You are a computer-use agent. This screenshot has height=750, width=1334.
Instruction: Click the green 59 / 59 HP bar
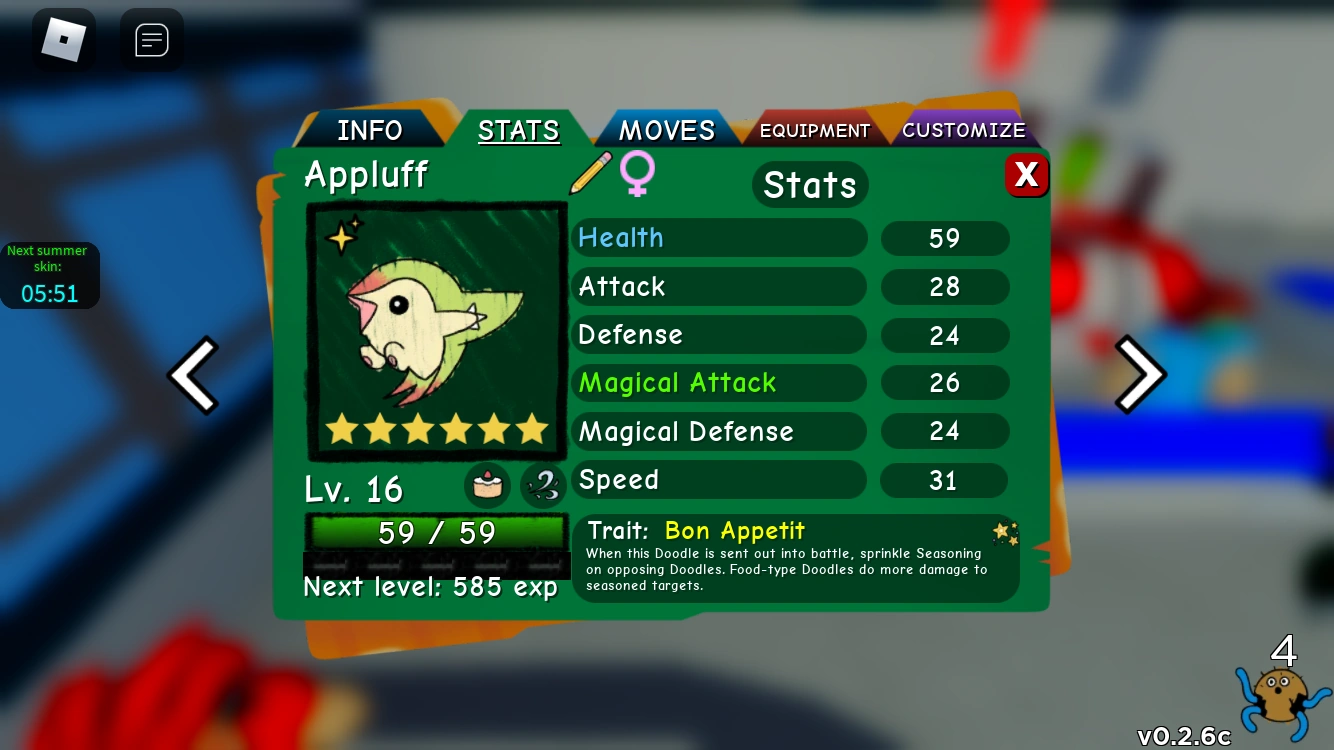click(x=437, y=532)
